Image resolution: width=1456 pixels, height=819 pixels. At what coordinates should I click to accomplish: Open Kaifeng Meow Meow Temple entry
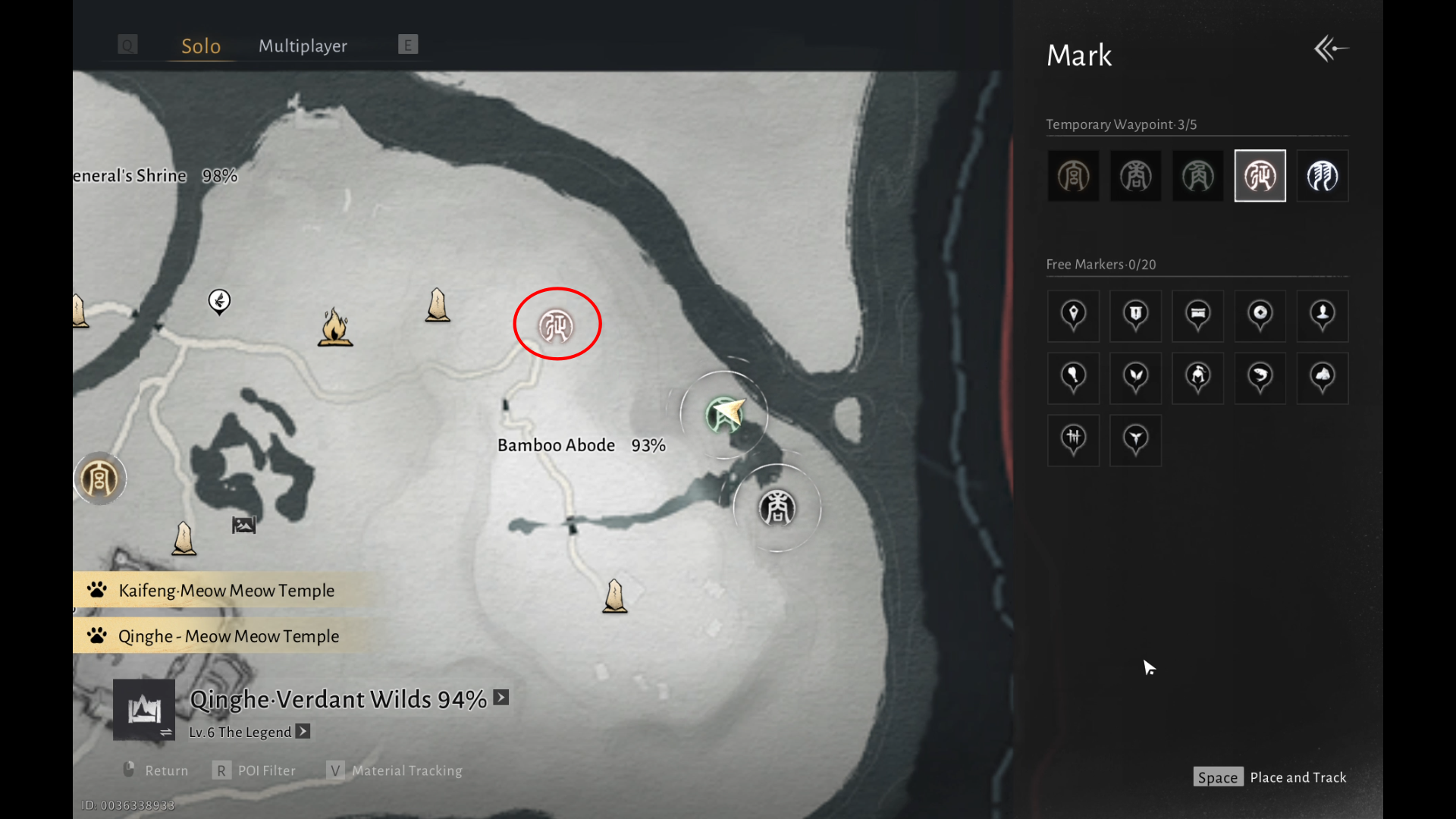[226, 591]
